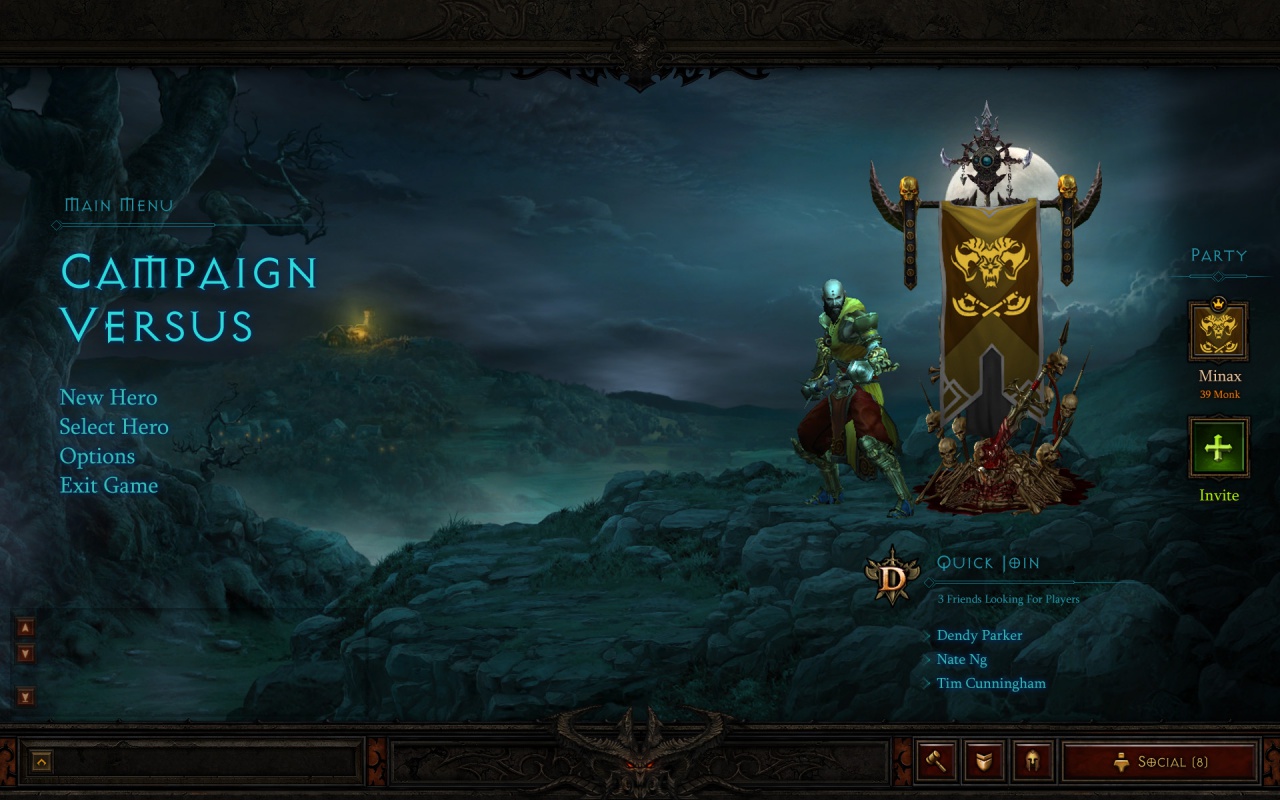This screenshot has width=1280, height=800.
Task: Join Nate Ng's game
Action: pyautogui.click(x=961, y=660)
